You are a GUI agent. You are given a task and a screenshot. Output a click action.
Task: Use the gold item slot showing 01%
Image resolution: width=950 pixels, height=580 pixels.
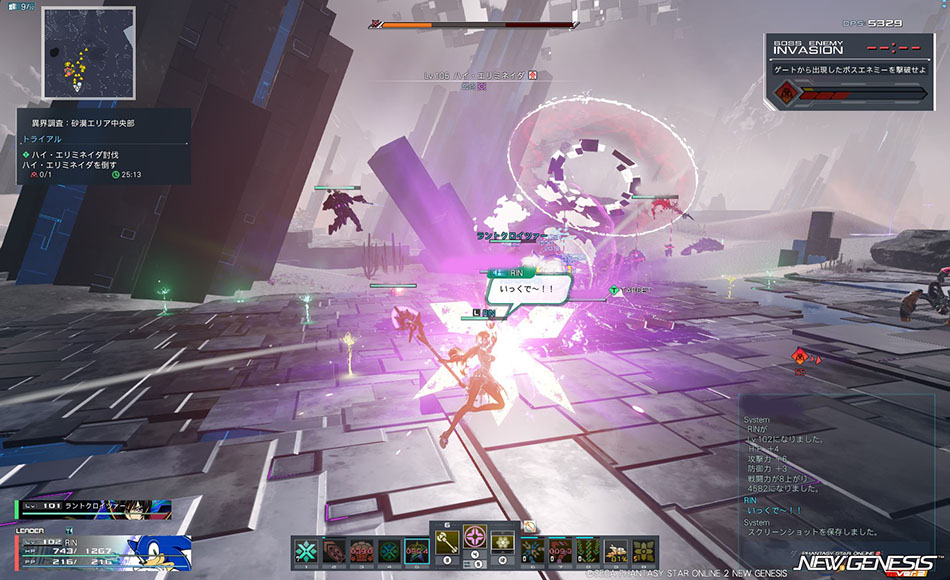tap(617, 552)
